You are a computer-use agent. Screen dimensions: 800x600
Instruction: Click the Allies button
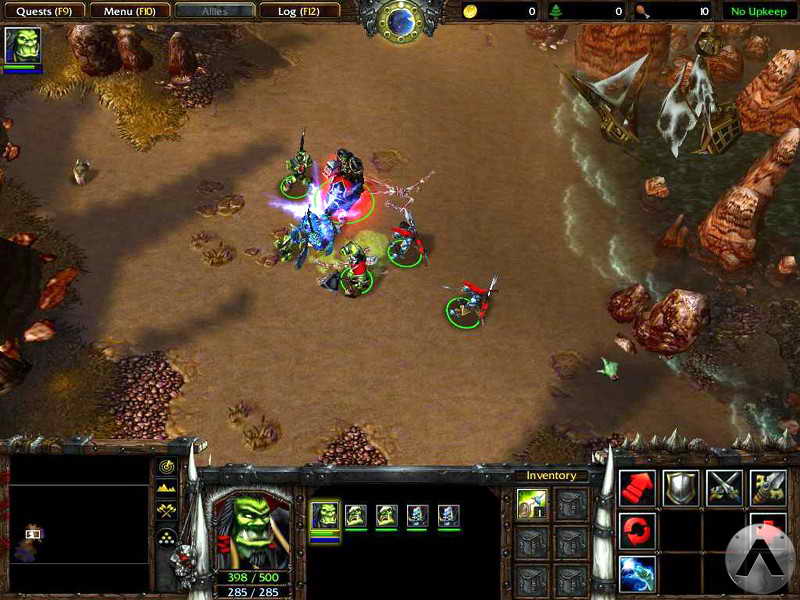pyautogui.click(x=213, y=11)
